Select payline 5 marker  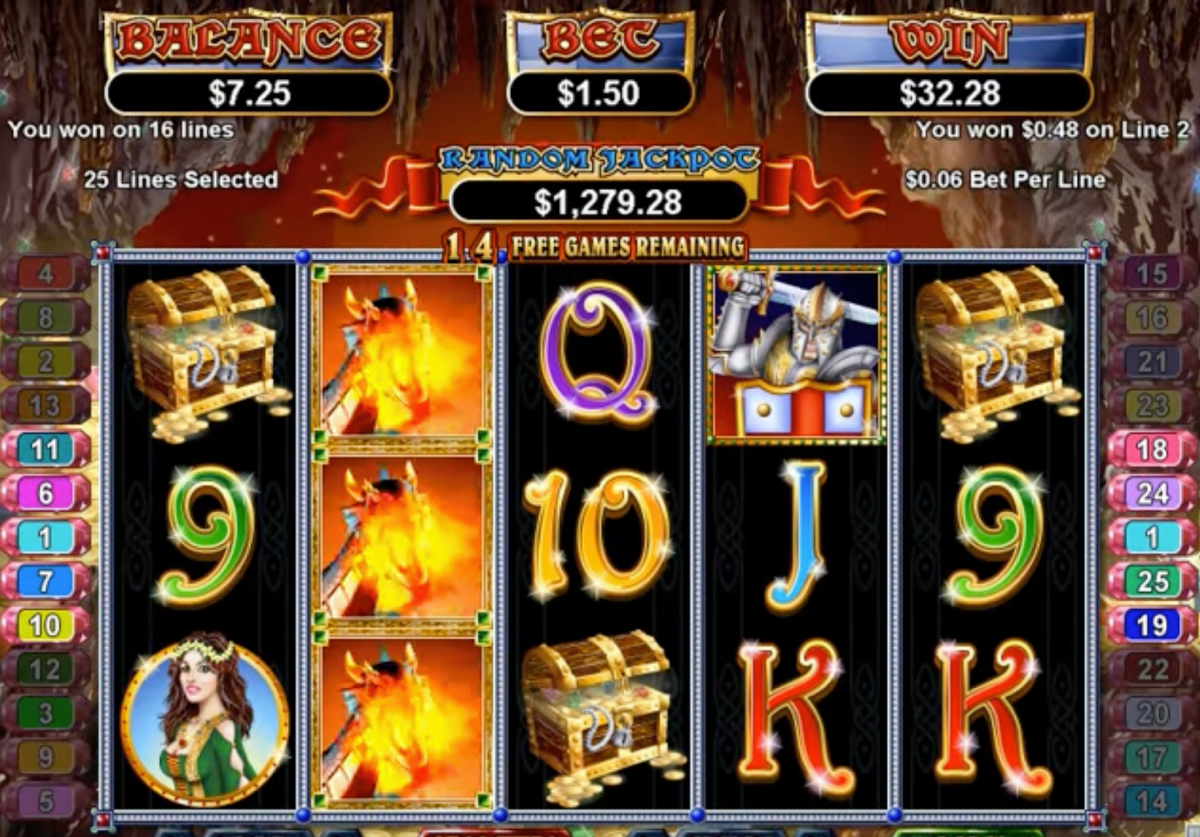coord(46,801)
